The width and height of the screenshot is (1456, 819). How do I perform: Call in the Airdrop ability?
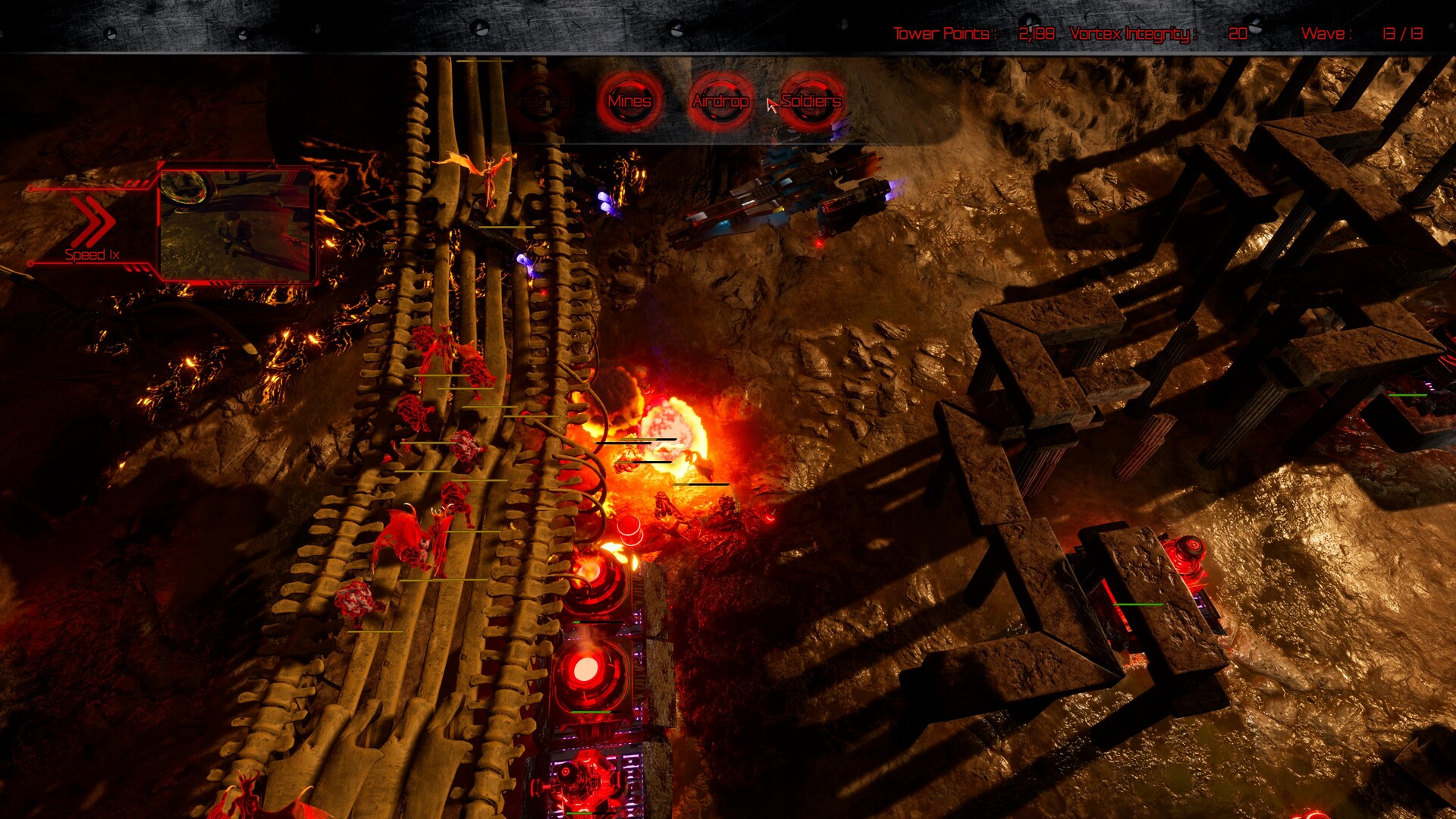[720, 101]
